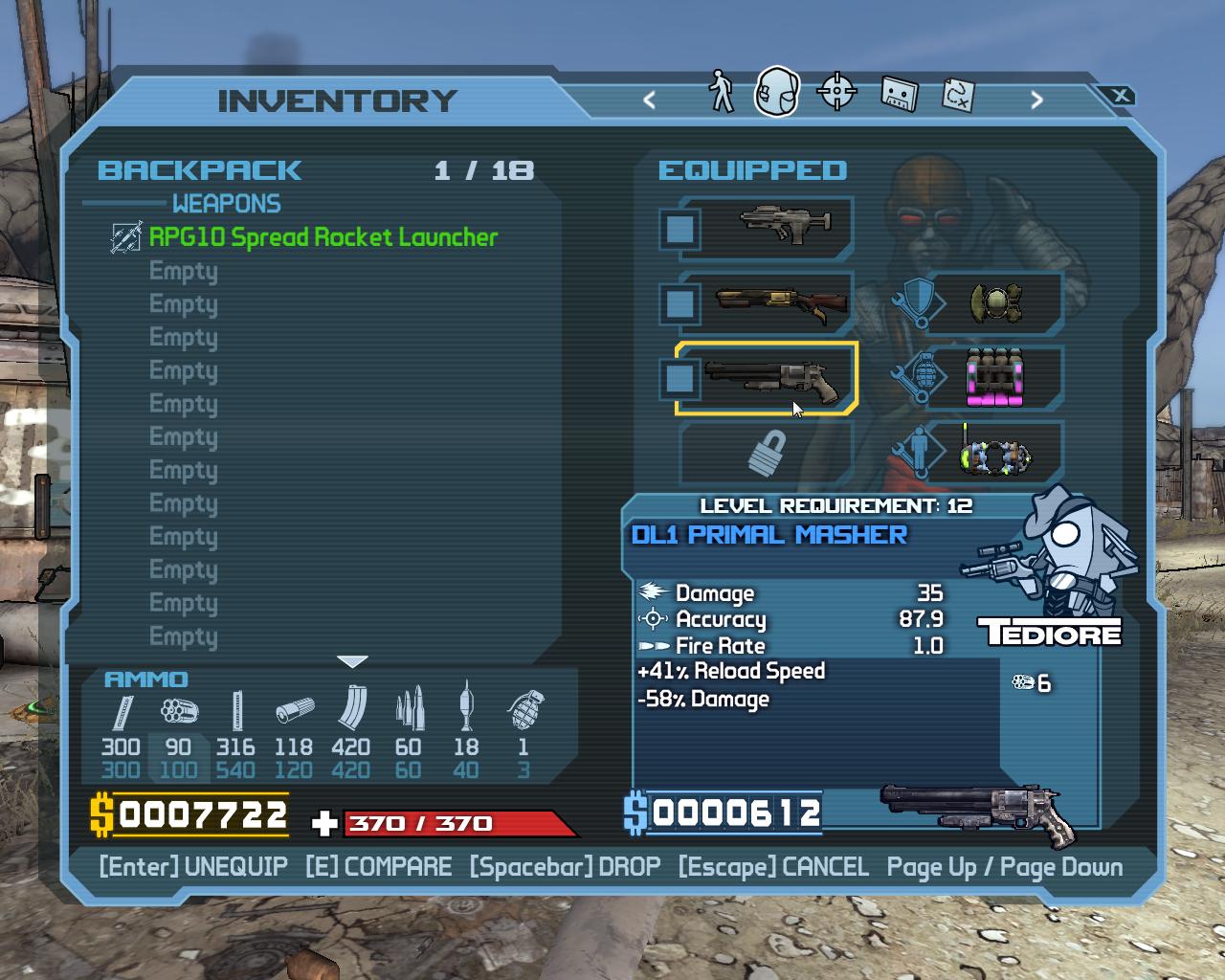Select the equipped Primal Masher revolver slot
Image resolution: width=1225 pixels, height=980 pixels.
tap(766, 378)
